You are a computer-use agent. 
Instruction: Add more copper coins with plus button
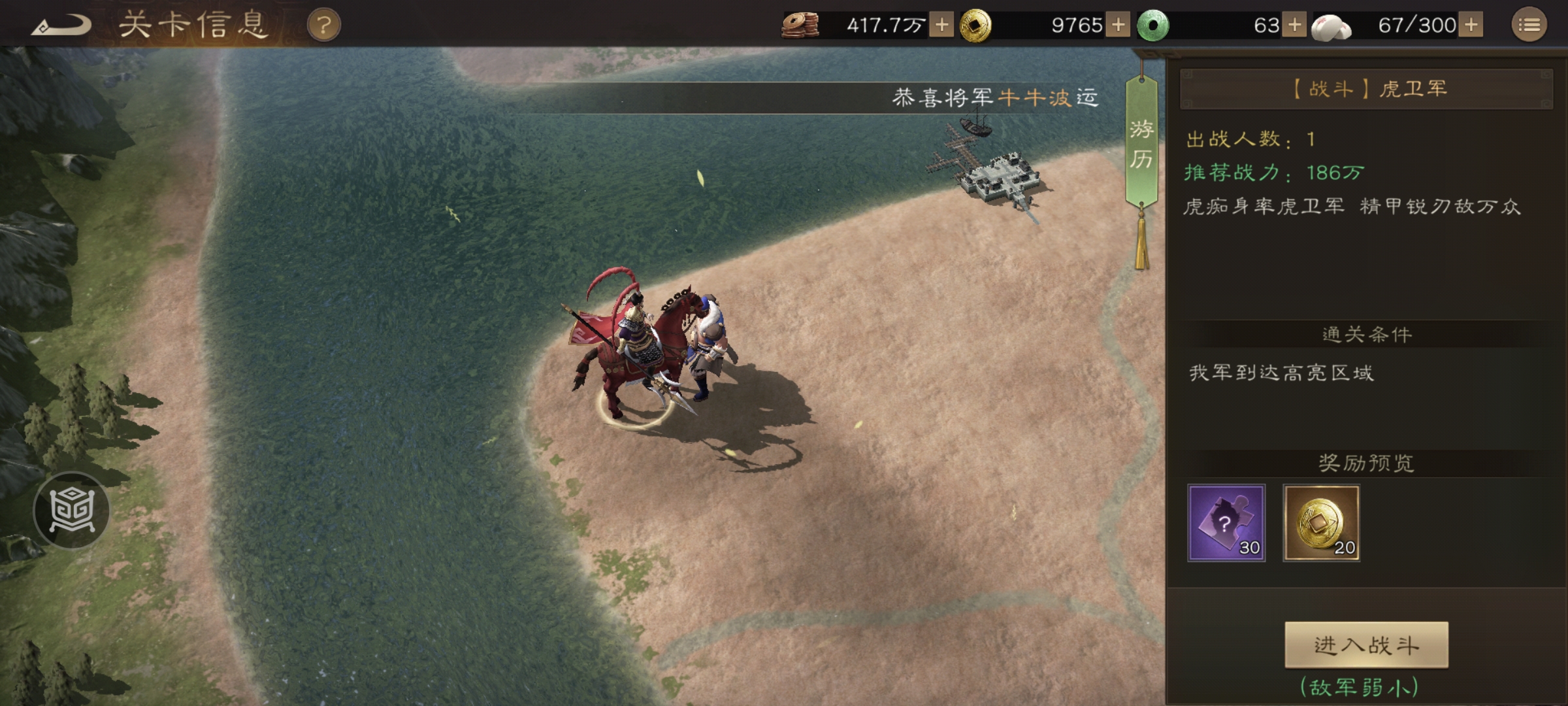coord(941,25)
